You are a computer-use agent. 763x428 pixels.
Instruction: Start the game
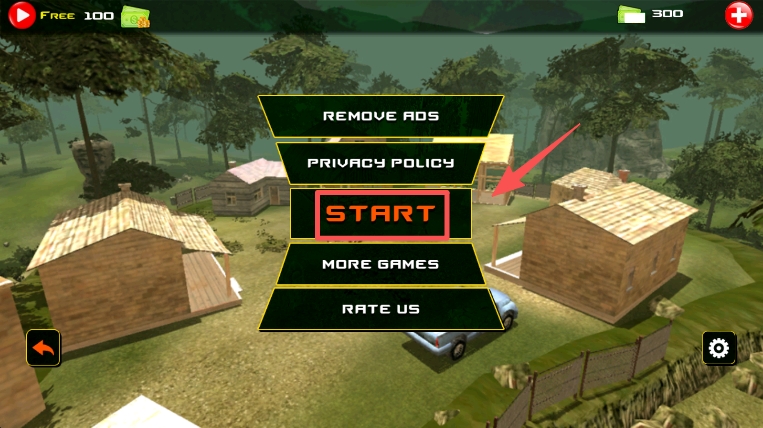381,214
